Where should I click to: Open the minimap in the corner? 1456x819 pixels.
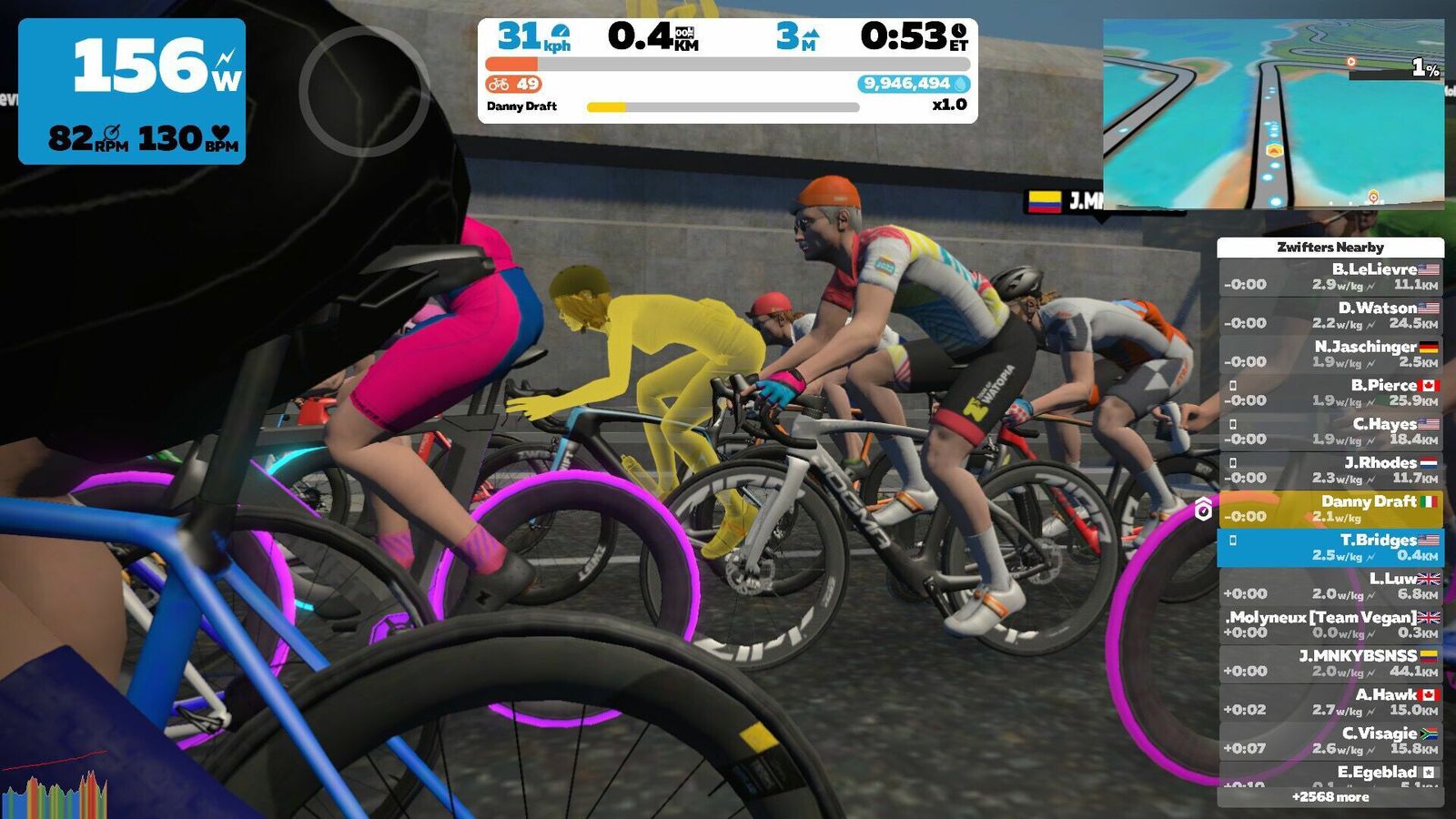click(x=1273, y=114)
